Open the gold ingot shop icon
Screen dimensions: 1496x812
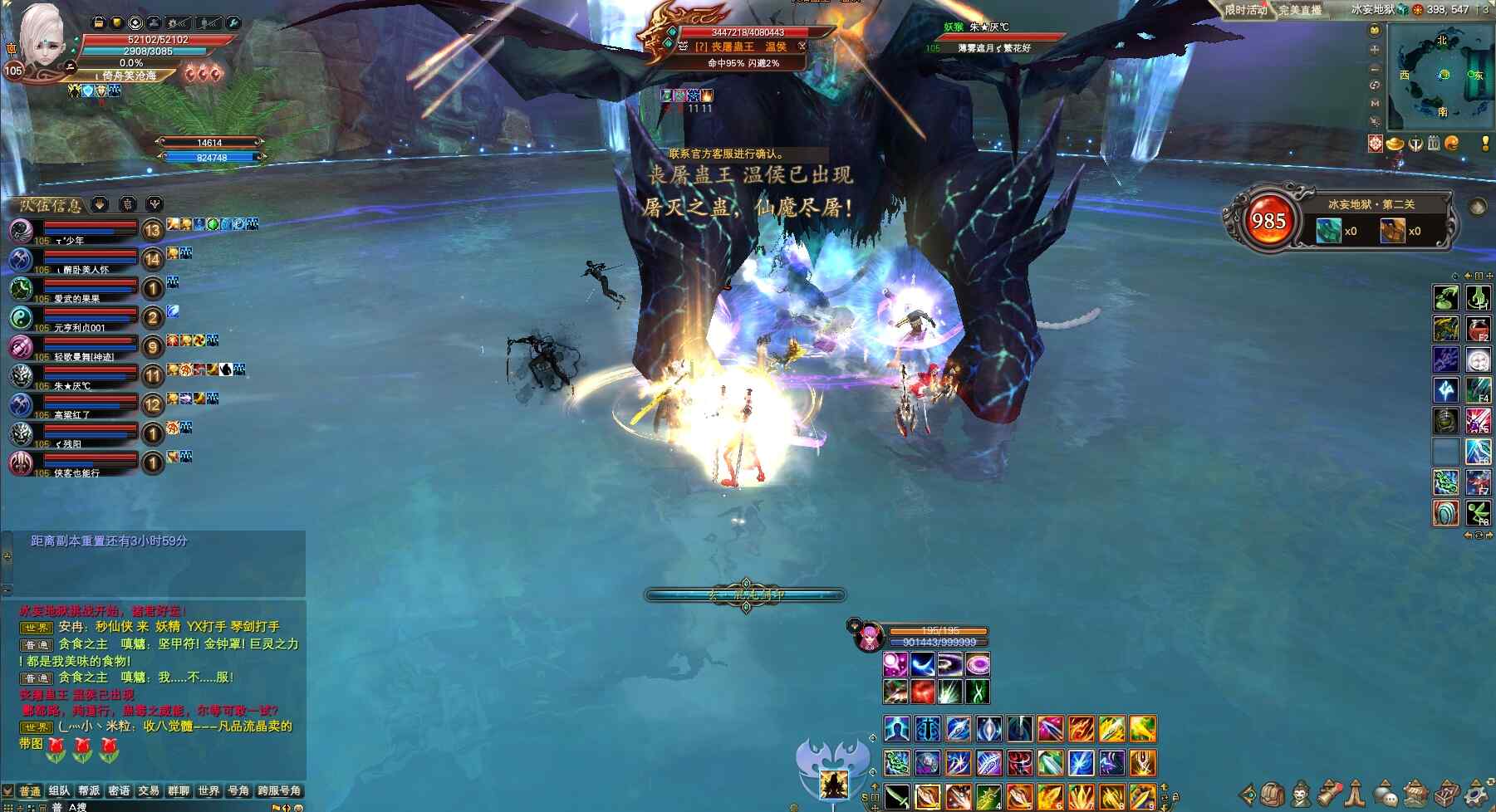tap(1395, 144)
